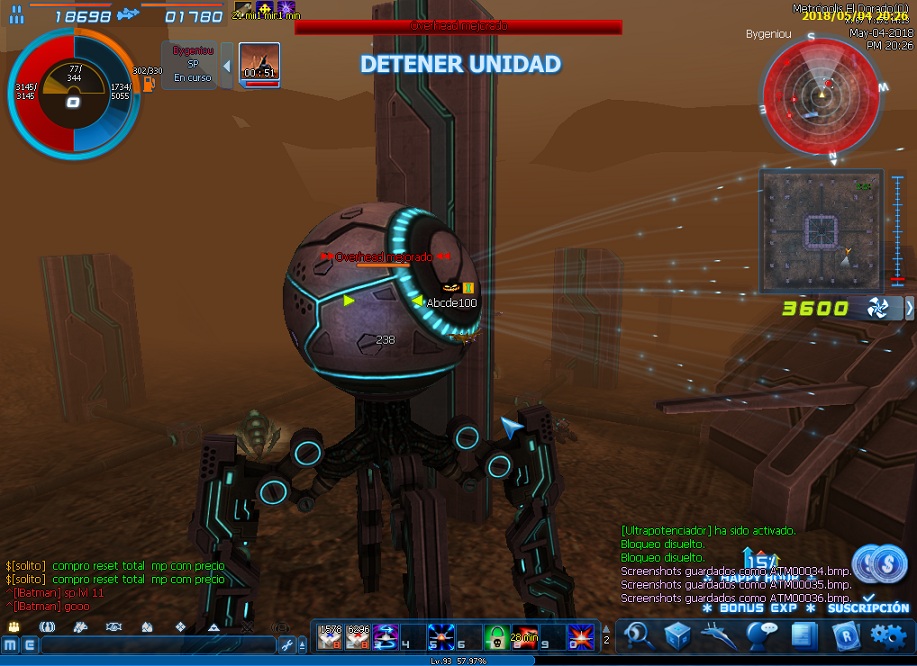Click the radar minimap
The width and height of the screenshot is (917, 666).
(x=820, y=95)
